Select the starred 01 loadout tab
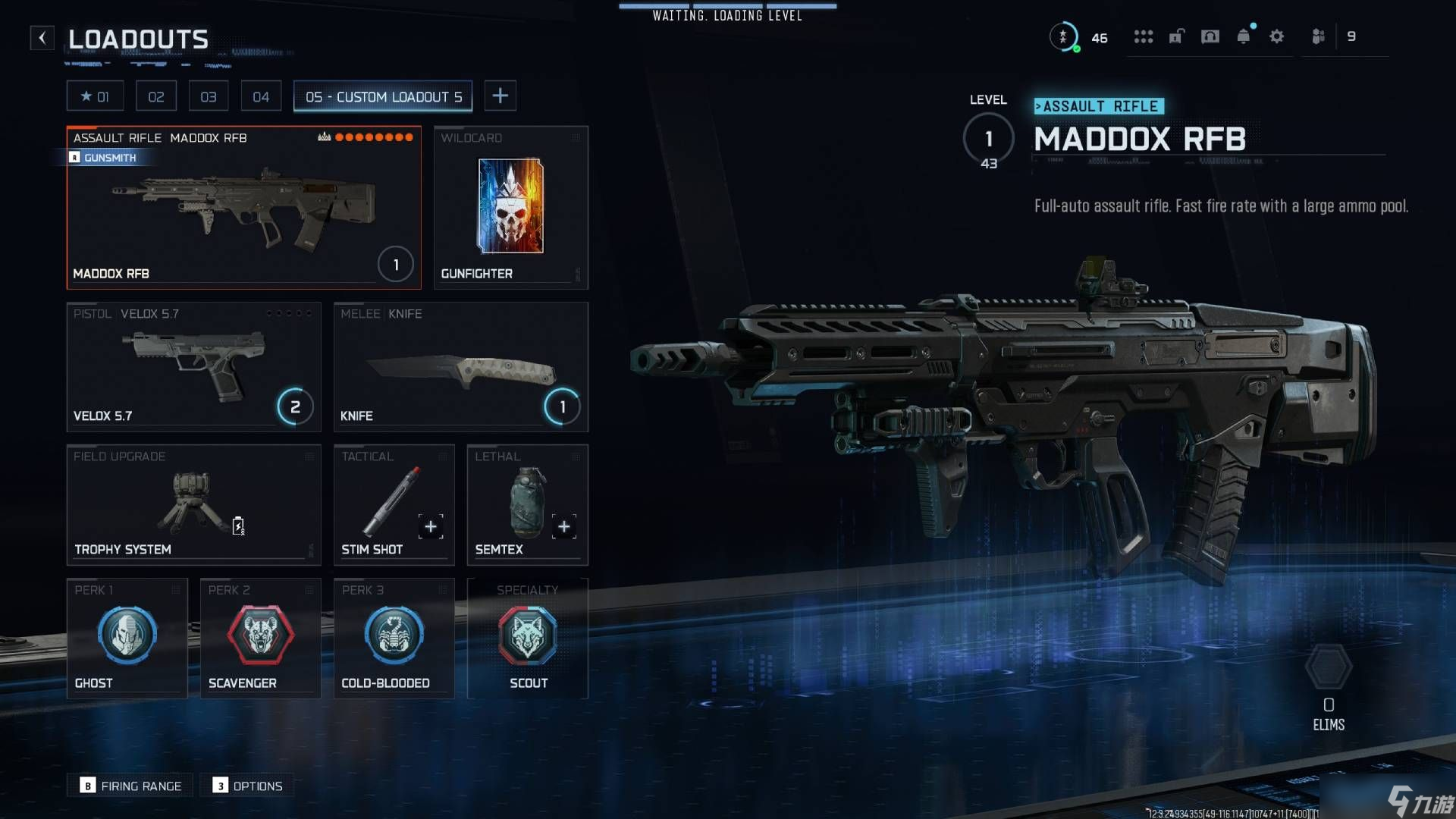This screenshot has width=1456, height=819. click(95, 96)
